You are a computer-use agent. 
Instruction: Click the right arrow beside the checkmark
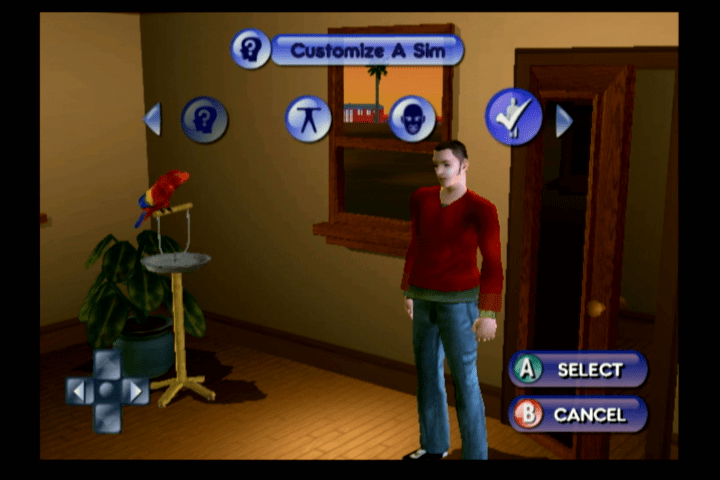pyautogui.click(x=563, y=121)
